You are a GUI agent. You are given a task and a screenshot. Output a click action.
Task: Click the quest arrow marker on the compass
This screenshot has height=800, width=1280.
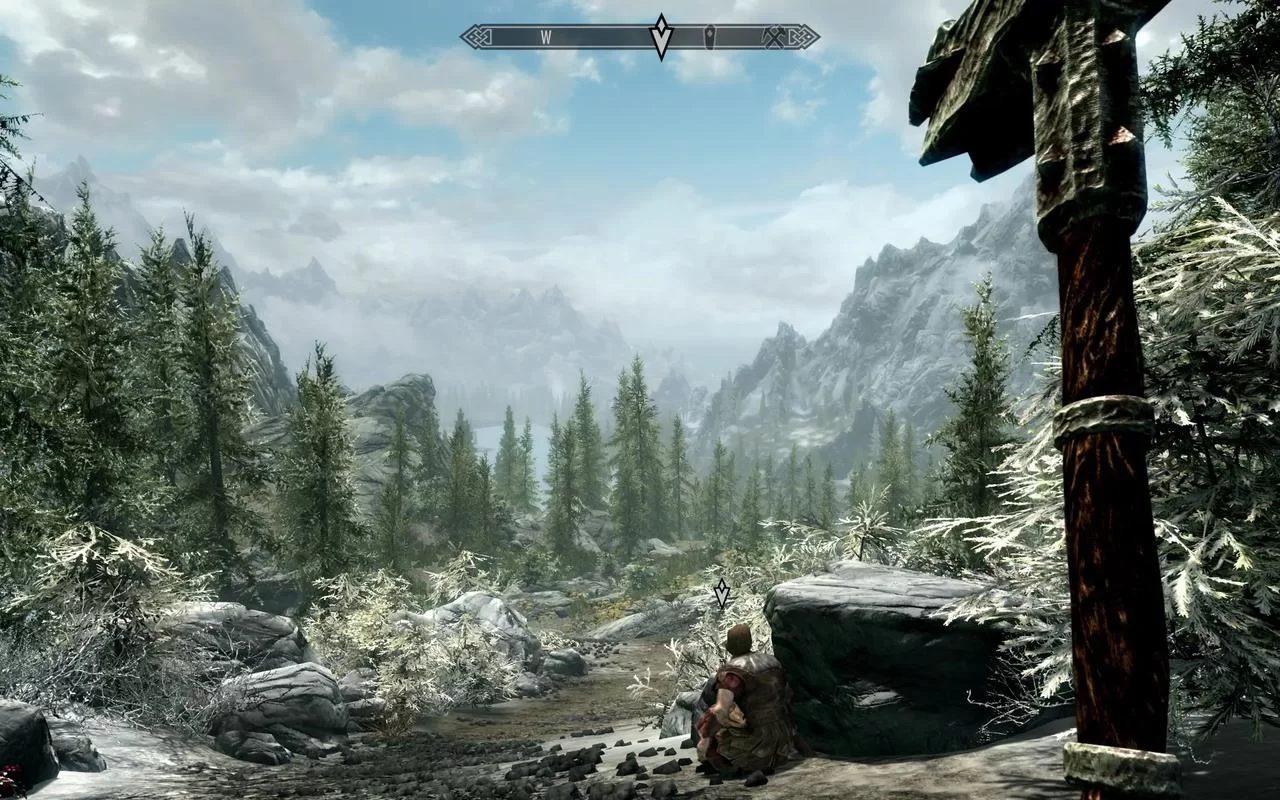pyautogui.click(x=660, y=37)
